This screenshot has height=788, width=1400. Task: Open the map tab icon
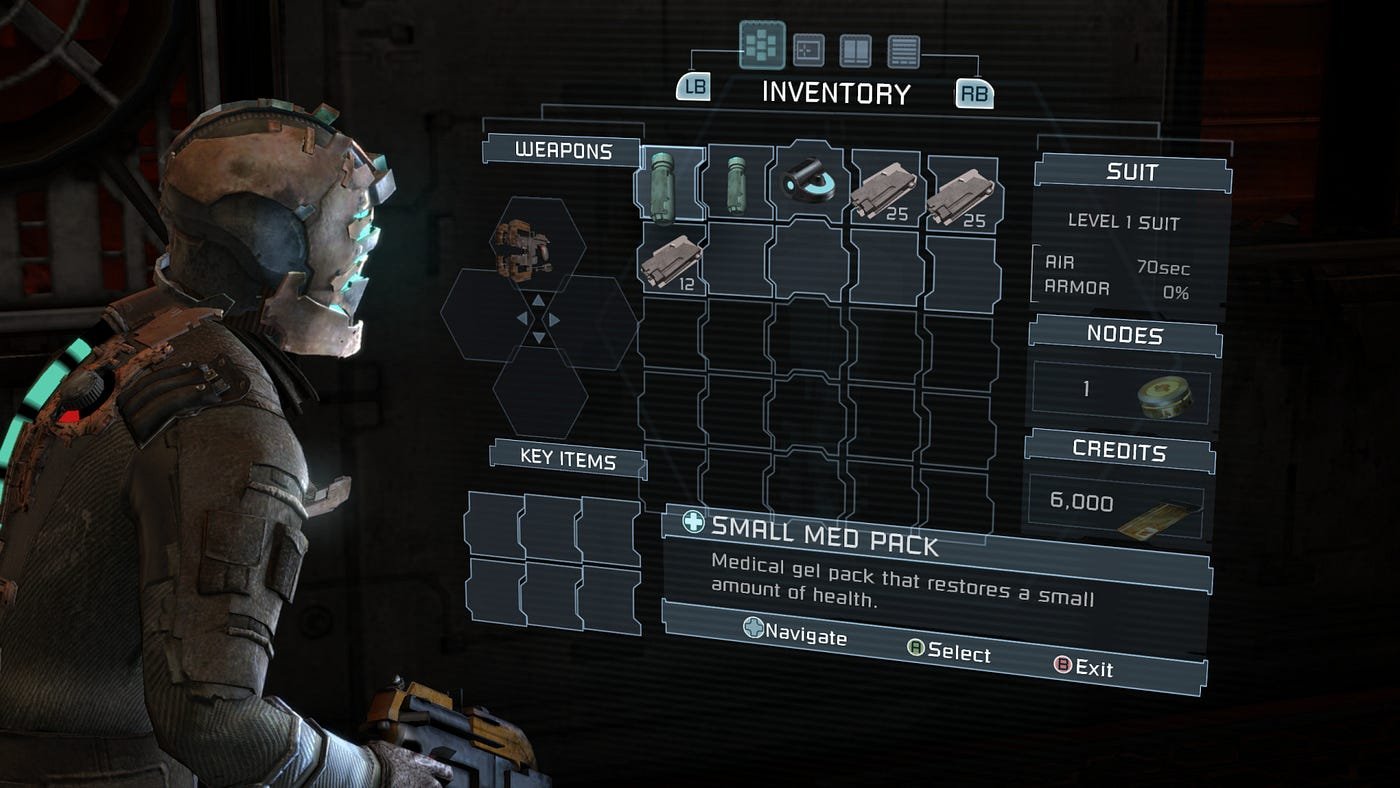[808, 50]
